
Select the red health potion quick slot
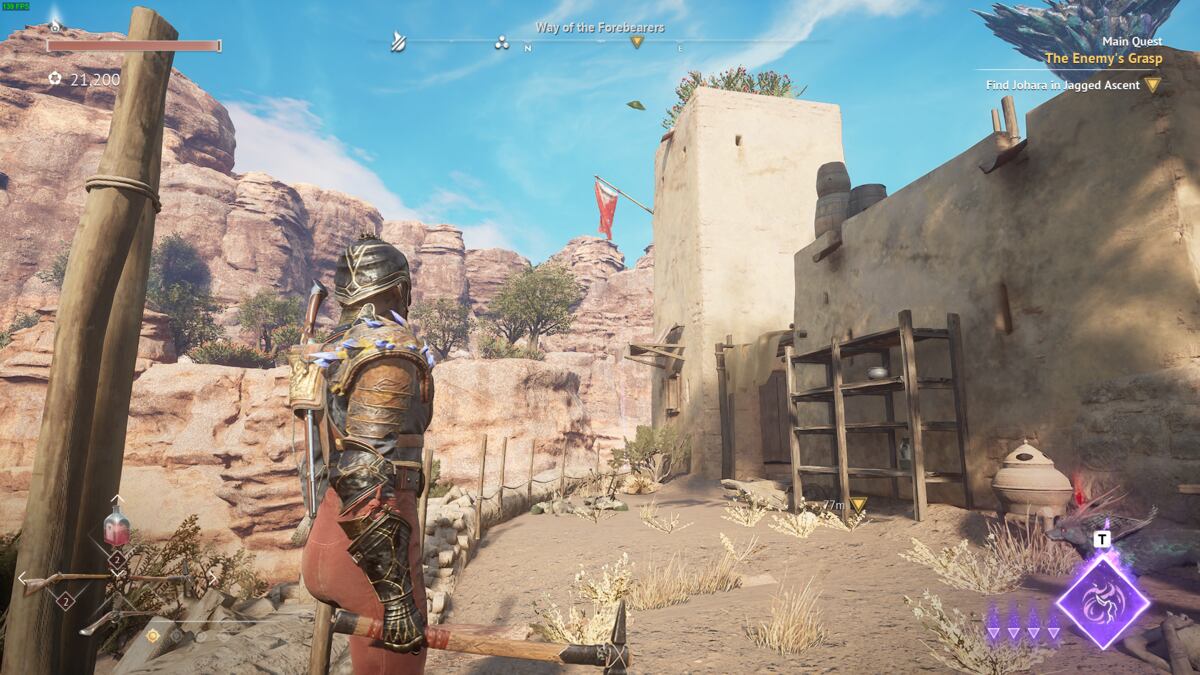pyautogui.click(x=116, y=525)
